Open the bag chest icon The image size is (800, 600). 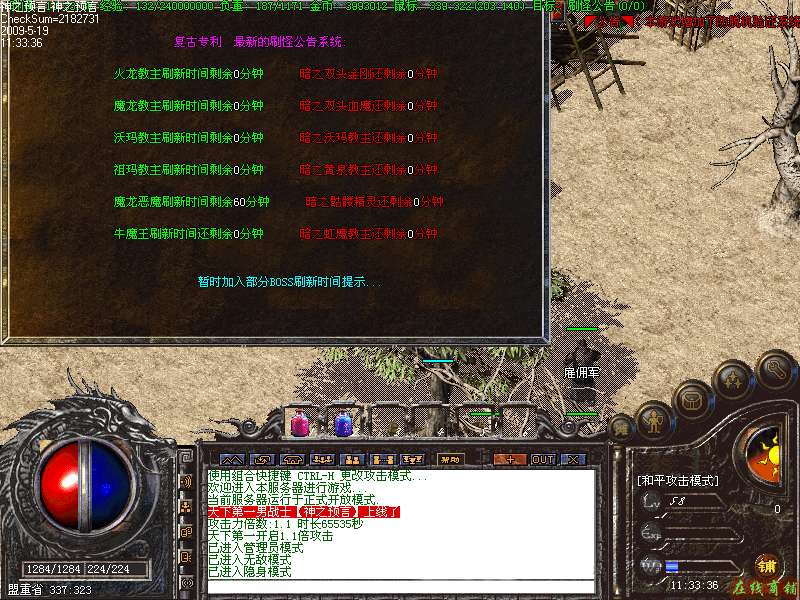point(691,398)
